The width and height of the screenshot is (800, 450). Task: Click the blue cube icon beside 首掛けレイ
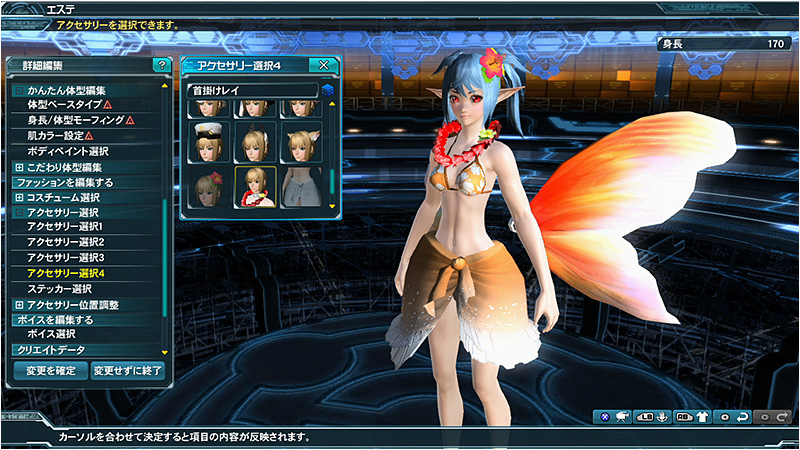point(327,91)
